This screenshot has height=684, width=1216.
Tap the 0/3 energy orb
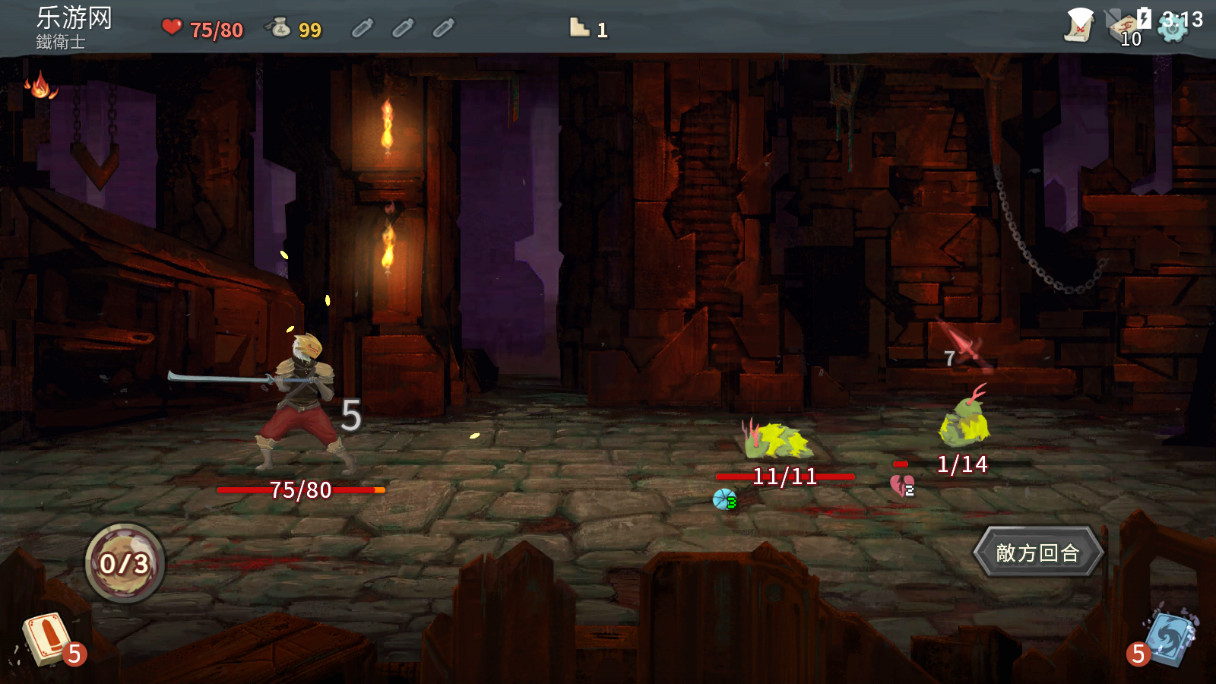click(x=125, y=563)
